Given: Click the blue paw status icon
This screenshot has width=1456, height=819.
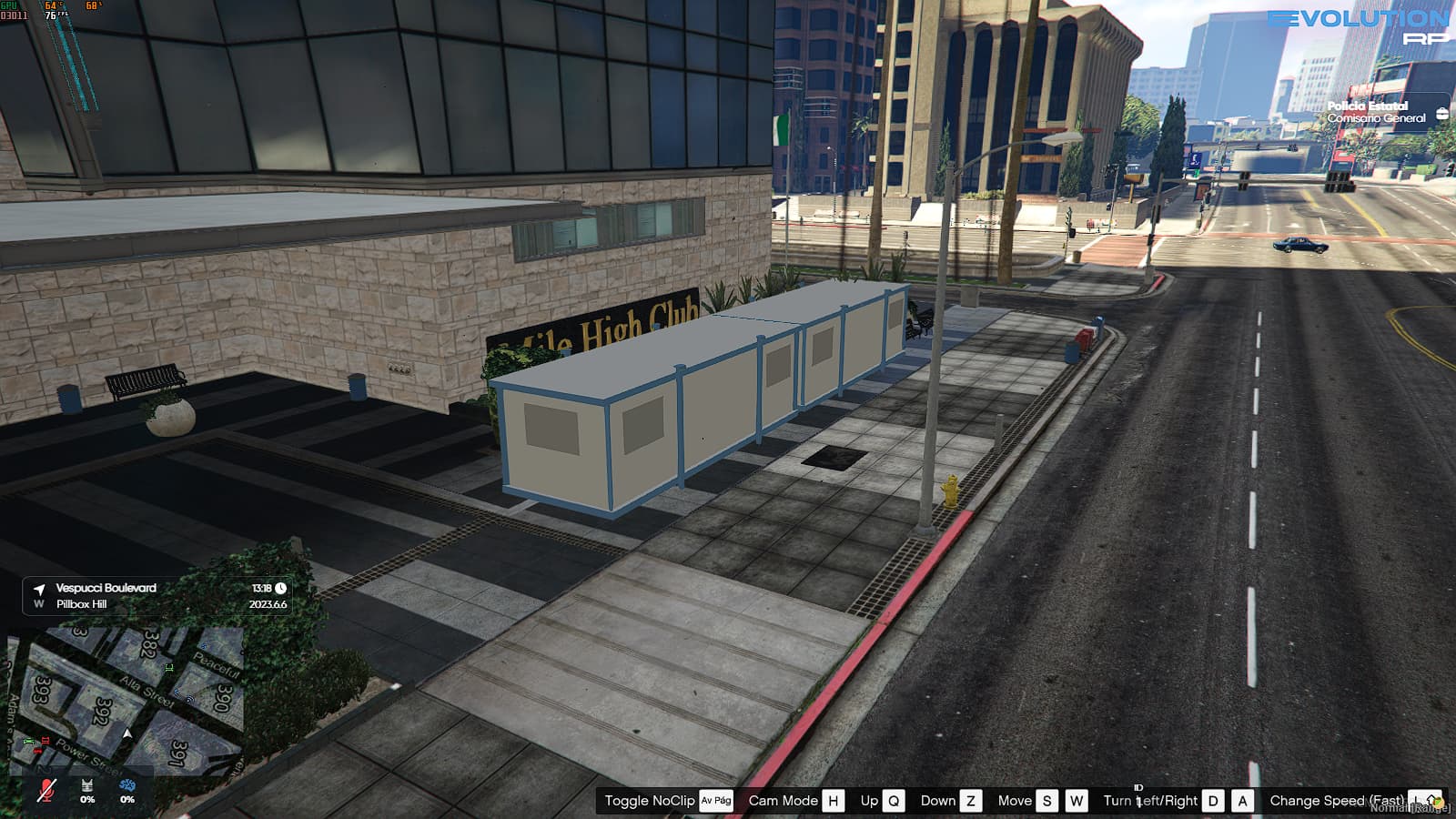Looking at the screenshot, I should pos(126,786).
